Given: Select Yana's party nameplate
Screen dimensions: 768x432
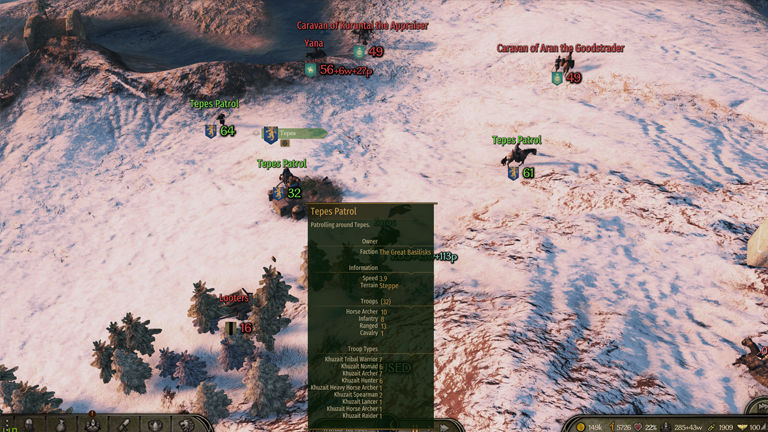Looking at the screenshot, I should (x=315, y=44).
